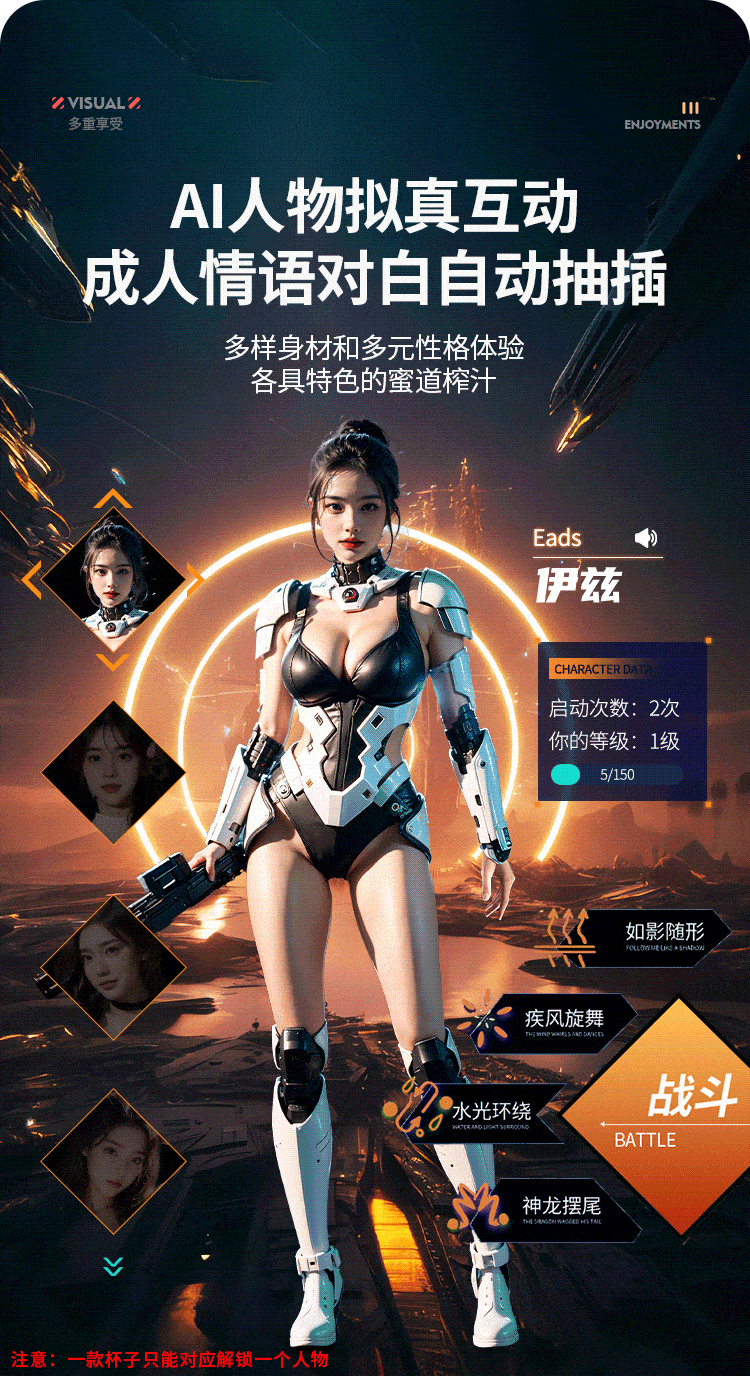The width and height of the screenshot is (750, 1376).
Task: Choose the 水光环绕 skill
Action: tap(491, 1112)
